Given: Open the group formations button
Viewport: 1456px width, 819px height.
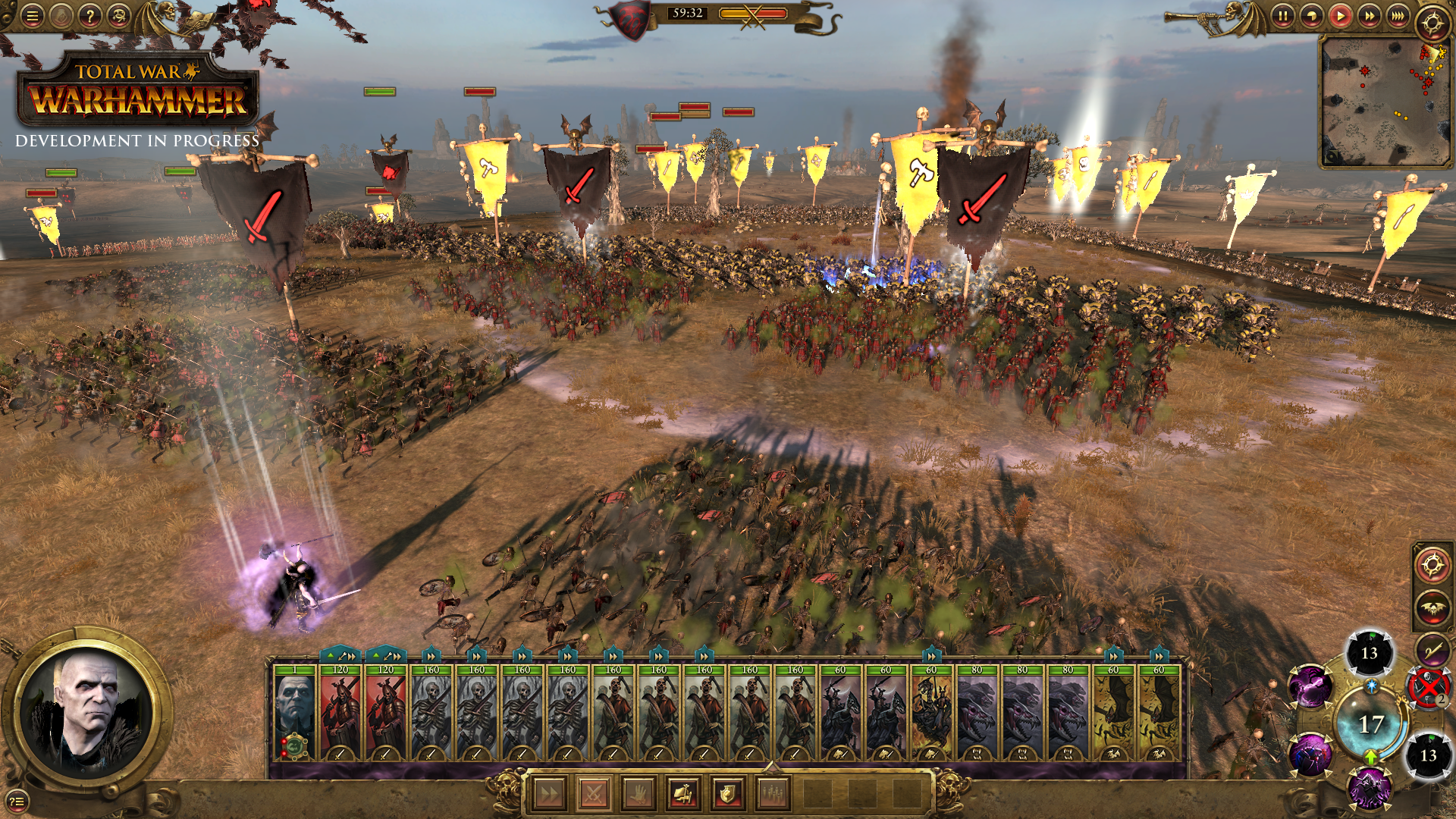Looking at the screenshot, I should (x=772, y=794).
